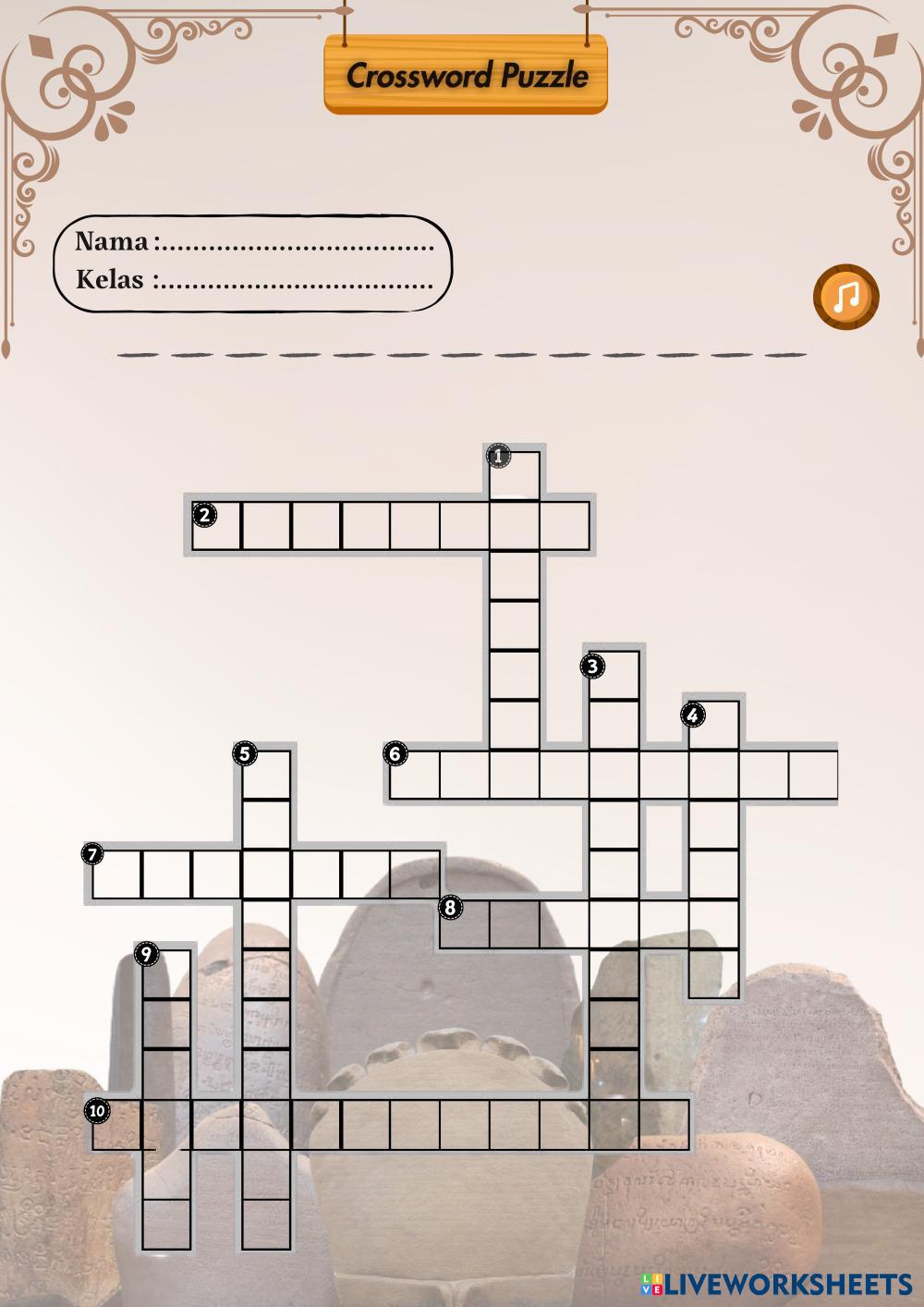
Task: Fill in the Nama dotted line
Action: pyautogui.click(x=296, y=244)
